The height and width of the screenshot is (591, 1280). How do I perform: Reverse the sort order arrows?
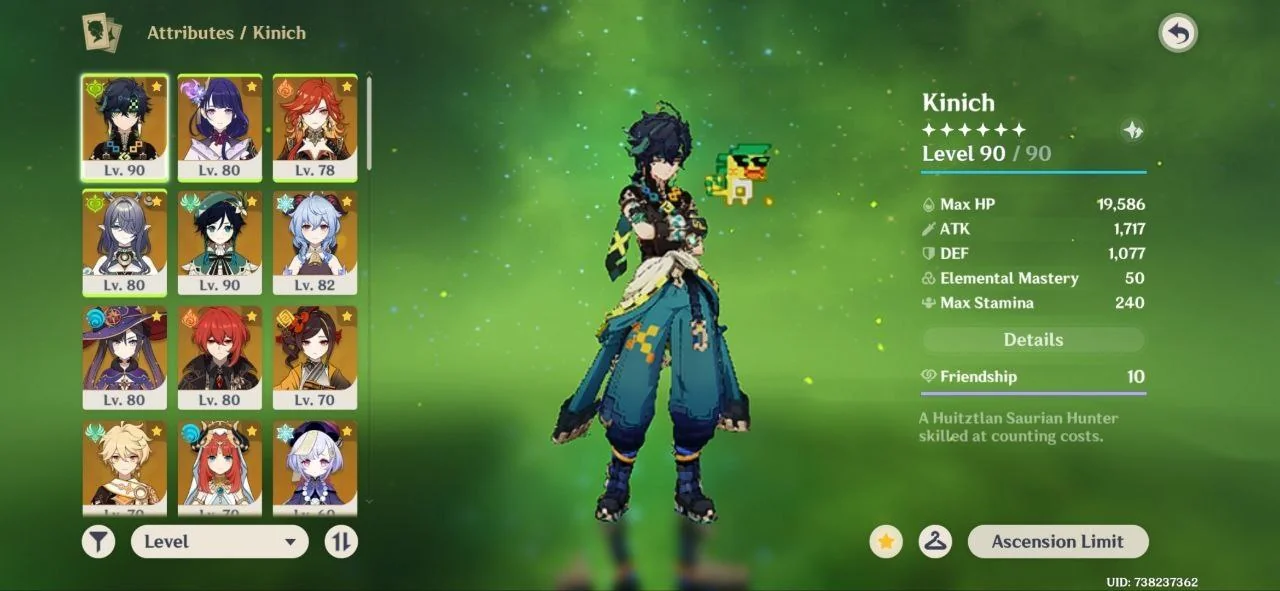[341, 542]
